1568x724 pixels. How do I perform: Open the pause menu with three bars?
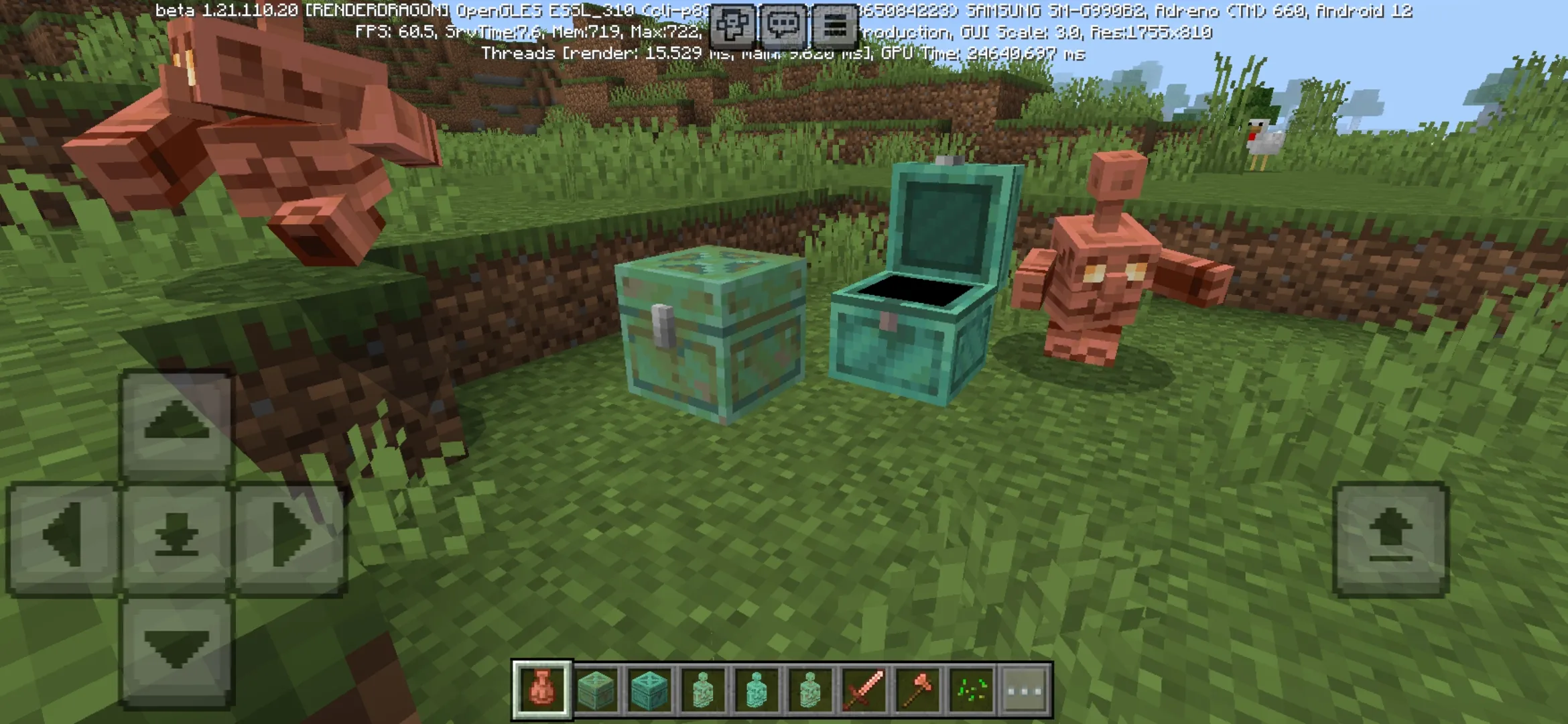(x=834, y=27)
